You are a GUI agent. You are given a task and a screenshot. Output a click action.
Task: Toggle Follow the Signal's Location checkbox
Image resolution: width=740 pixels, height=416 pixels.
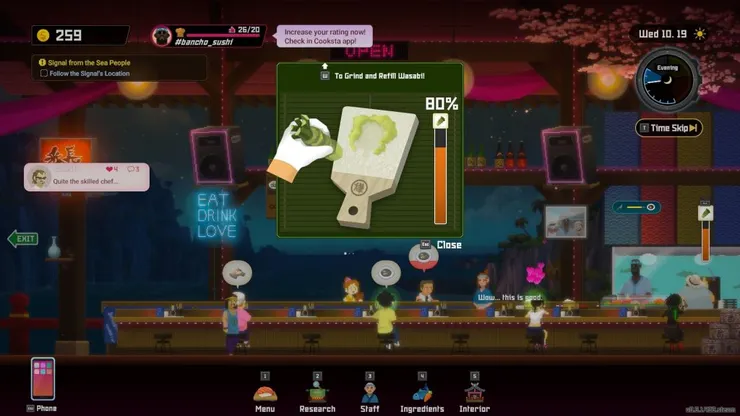click(44, 73)
